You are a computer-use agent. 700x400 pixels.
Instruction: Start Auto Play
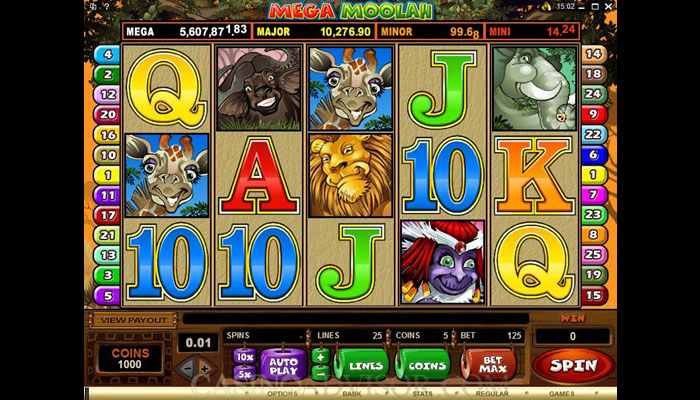pyautogui.click(x=284, y=364)
